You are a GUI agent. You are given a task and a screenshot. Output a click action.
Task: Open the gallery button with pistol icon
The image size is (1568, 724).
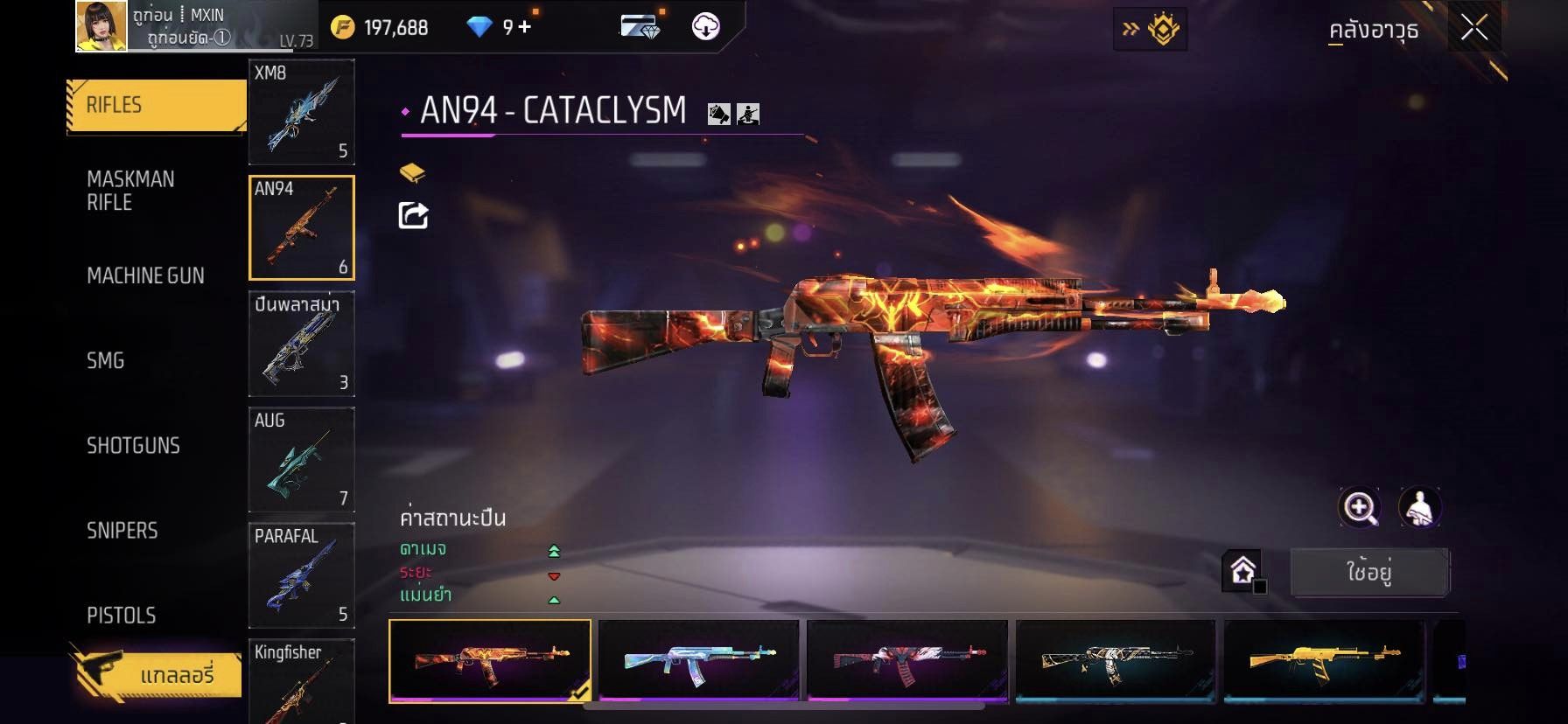[x=156, y=675]
